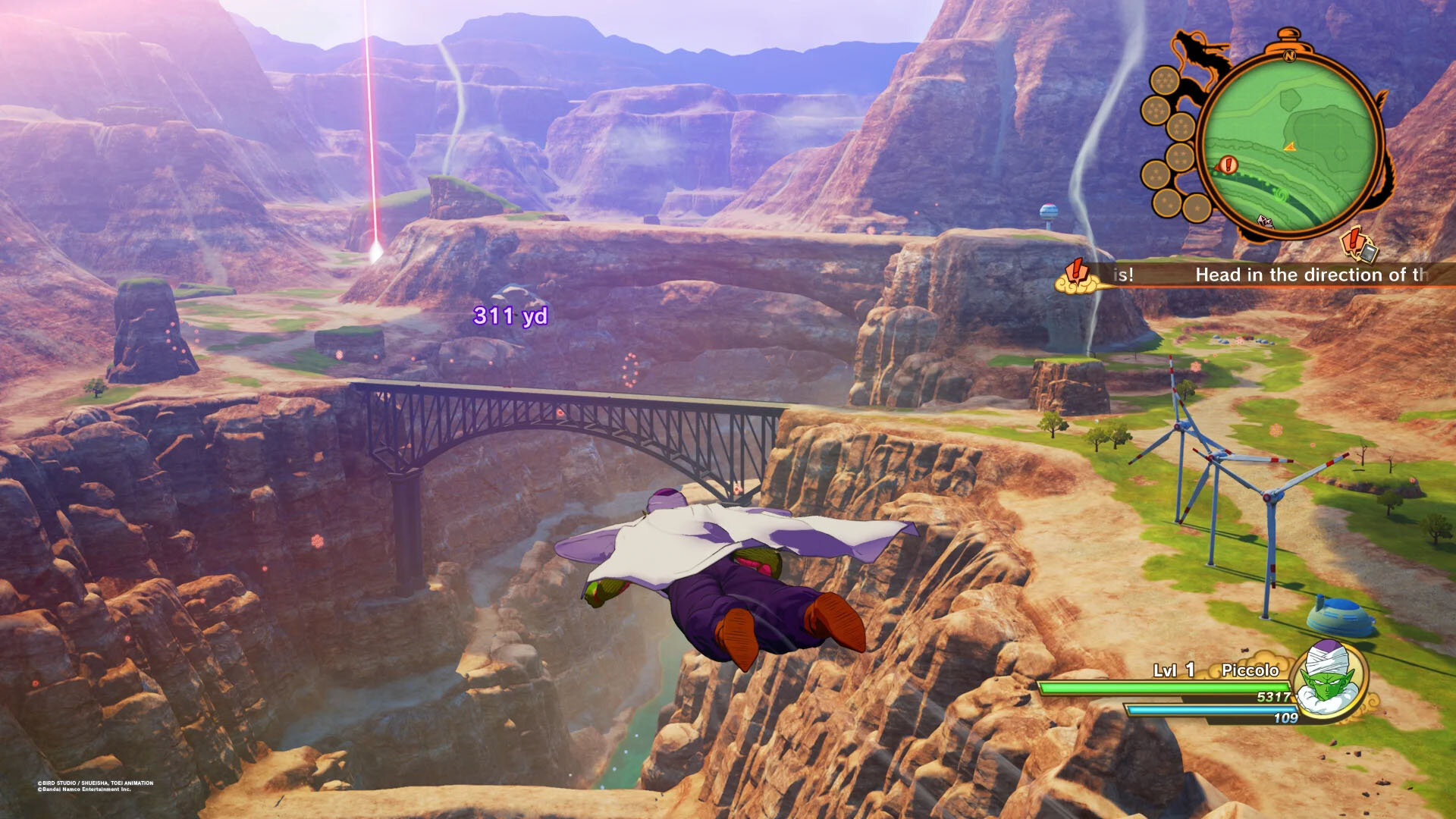Click the 311 yd waypoint distance marker
The image size is (1456, 819).
click(510, 315)
